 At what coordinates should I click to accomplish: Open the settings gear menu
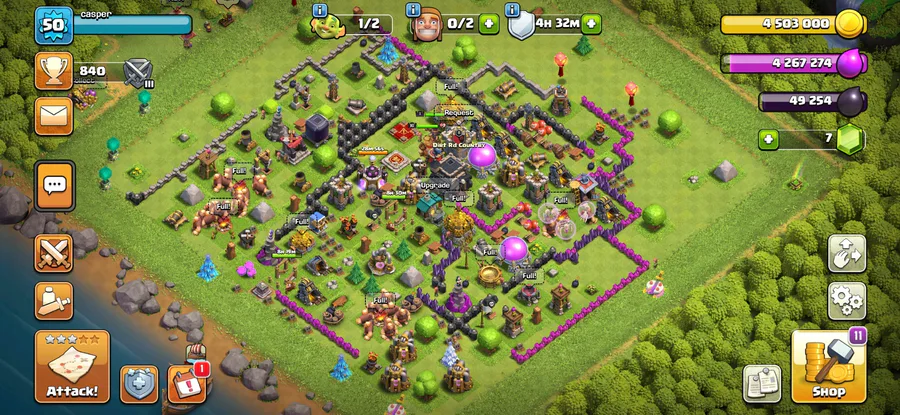coord(846,299)
